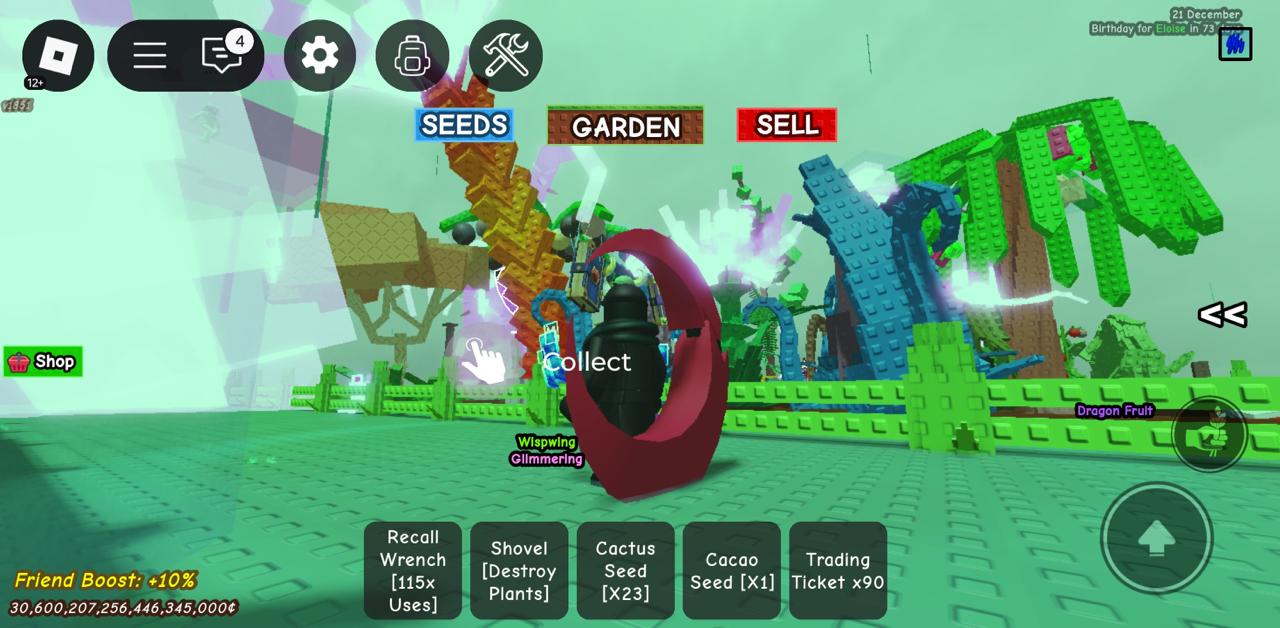Equip the Shovel [Destroy Plants]
This screenshot has width=1280, height=628.
coord(519,570)
